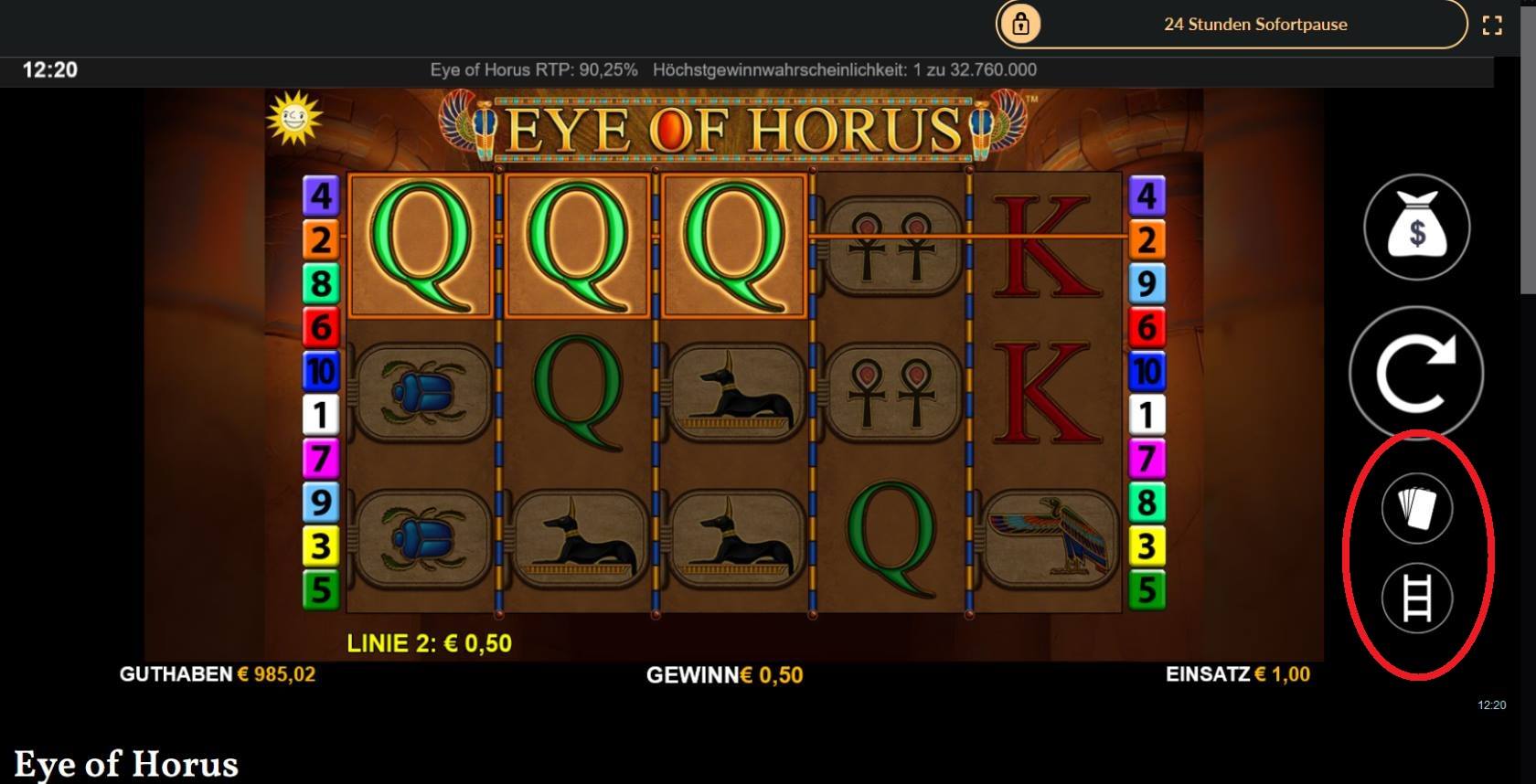Click the LINIE 2: €0,50 win message

click(x=430, y=642)
